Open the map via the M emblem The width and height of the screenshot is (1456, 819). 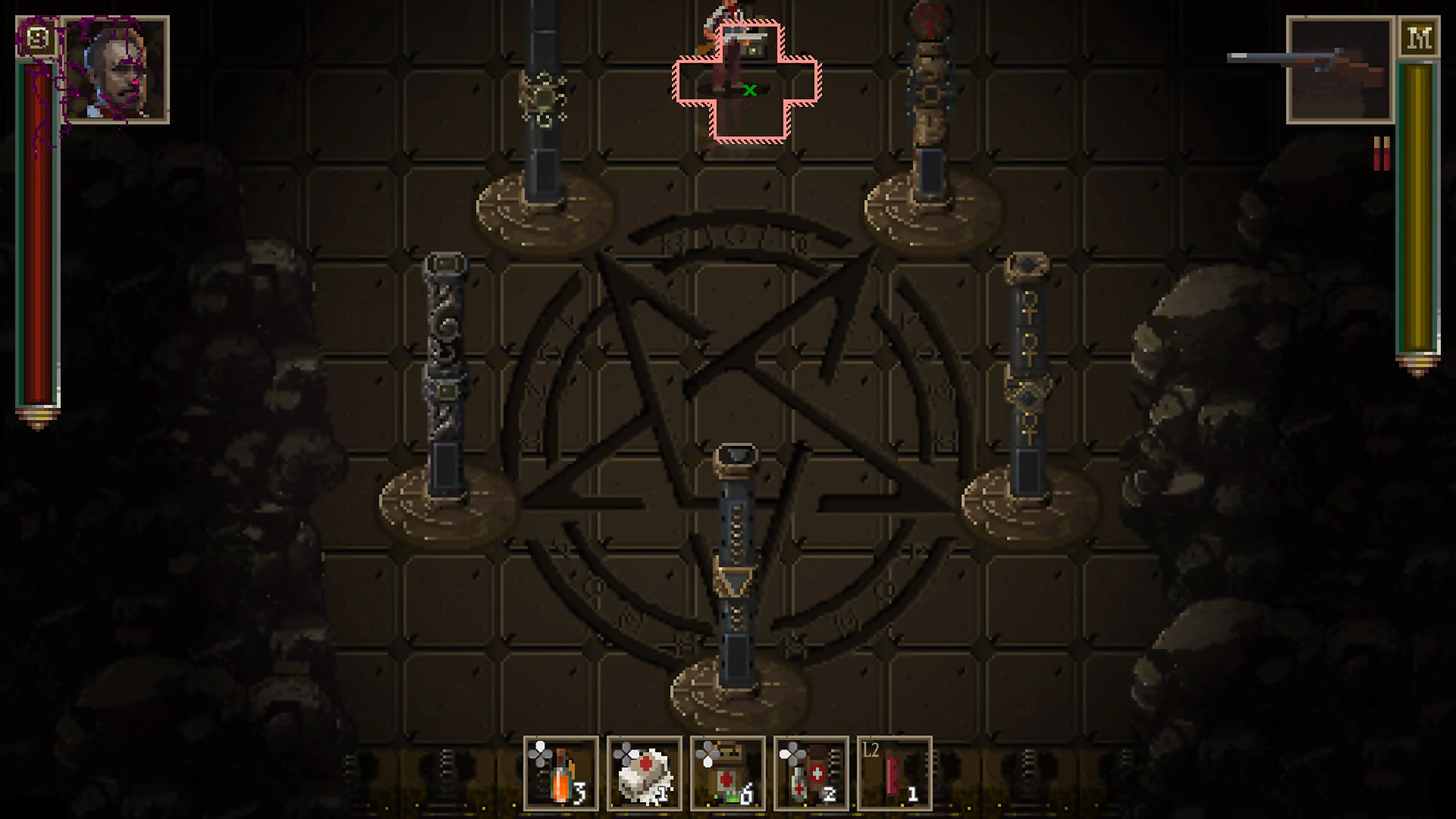1420,36
